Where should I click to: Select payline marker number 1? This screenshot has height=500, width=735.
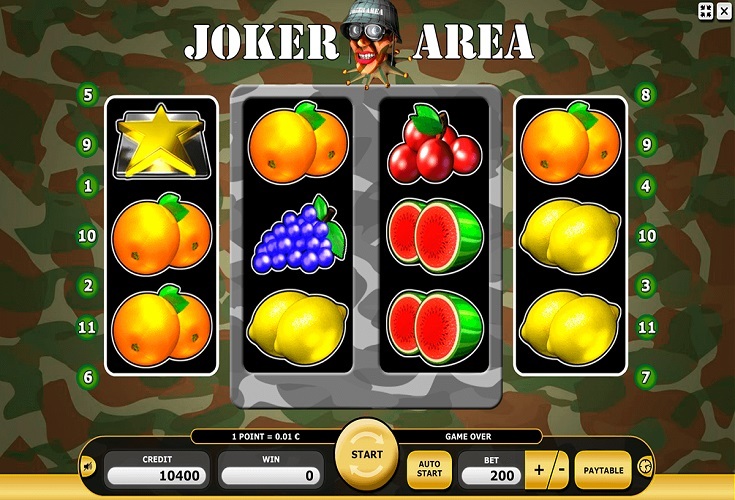coord(89,186)
